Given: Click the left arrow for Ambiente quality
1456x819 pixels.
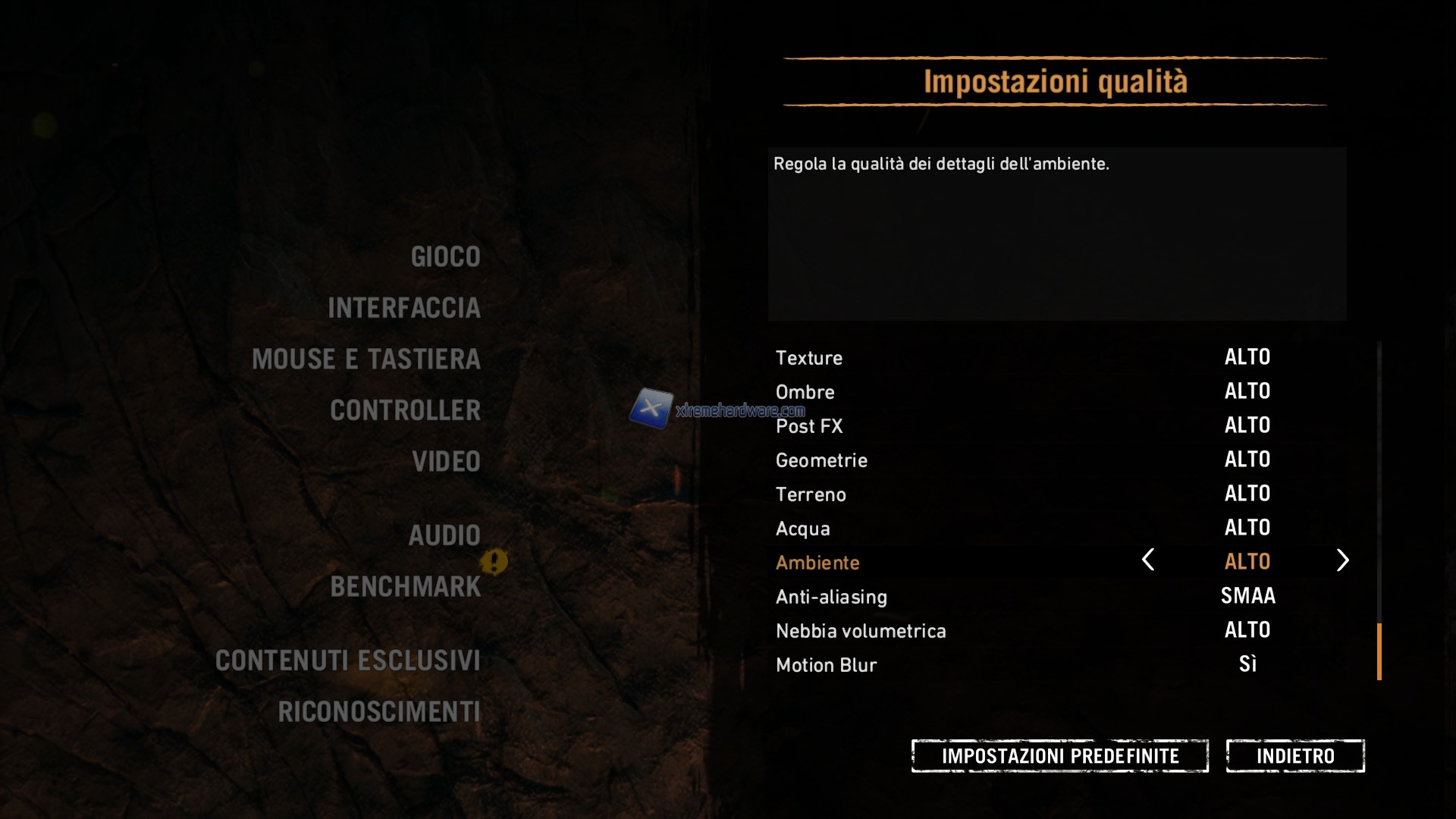Looking at the screenshot, I should [x=1148, y=560].
